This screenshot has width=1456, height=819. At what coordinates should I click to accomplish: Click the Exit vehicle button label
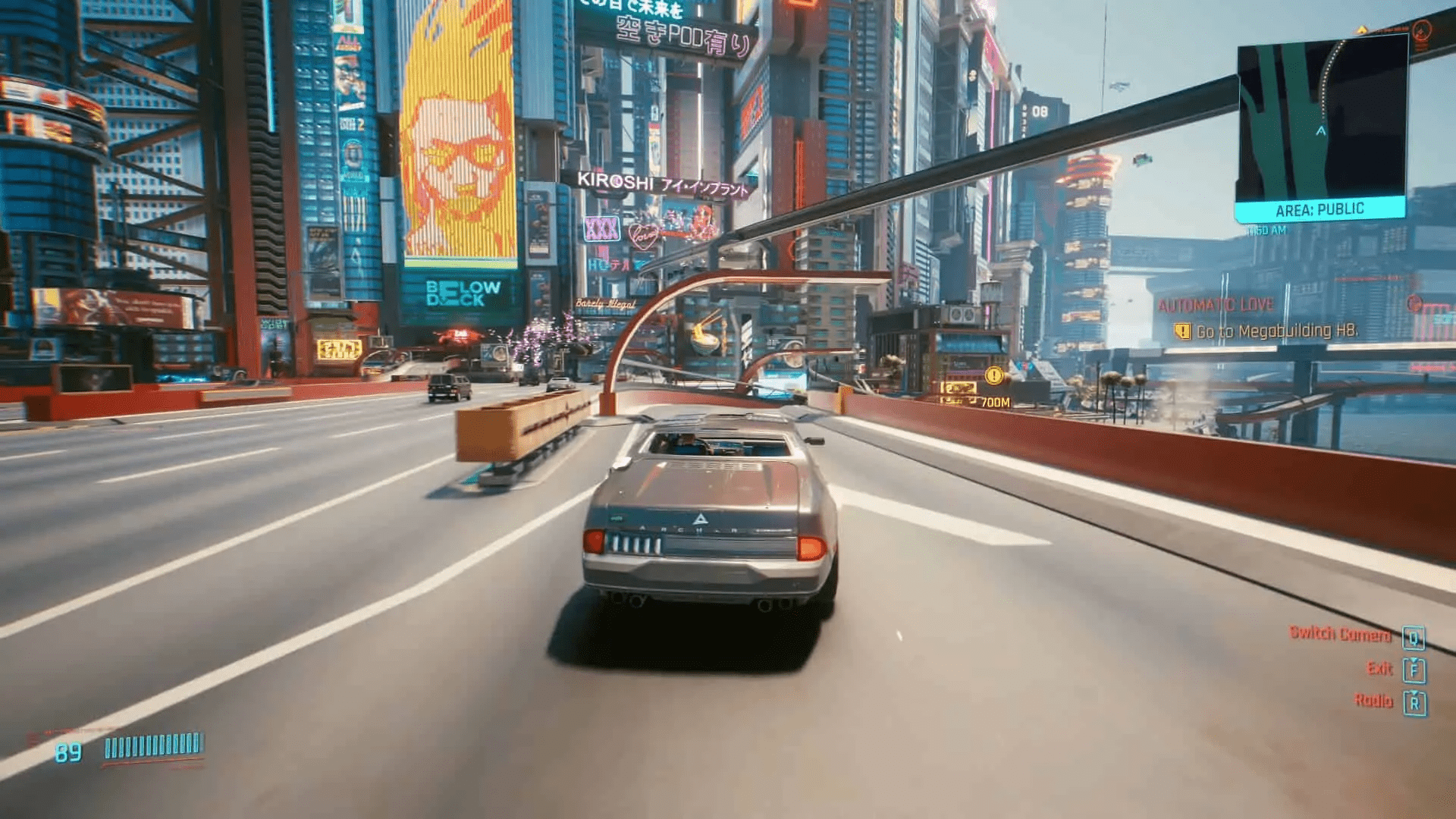click(x=1382, y=668)
